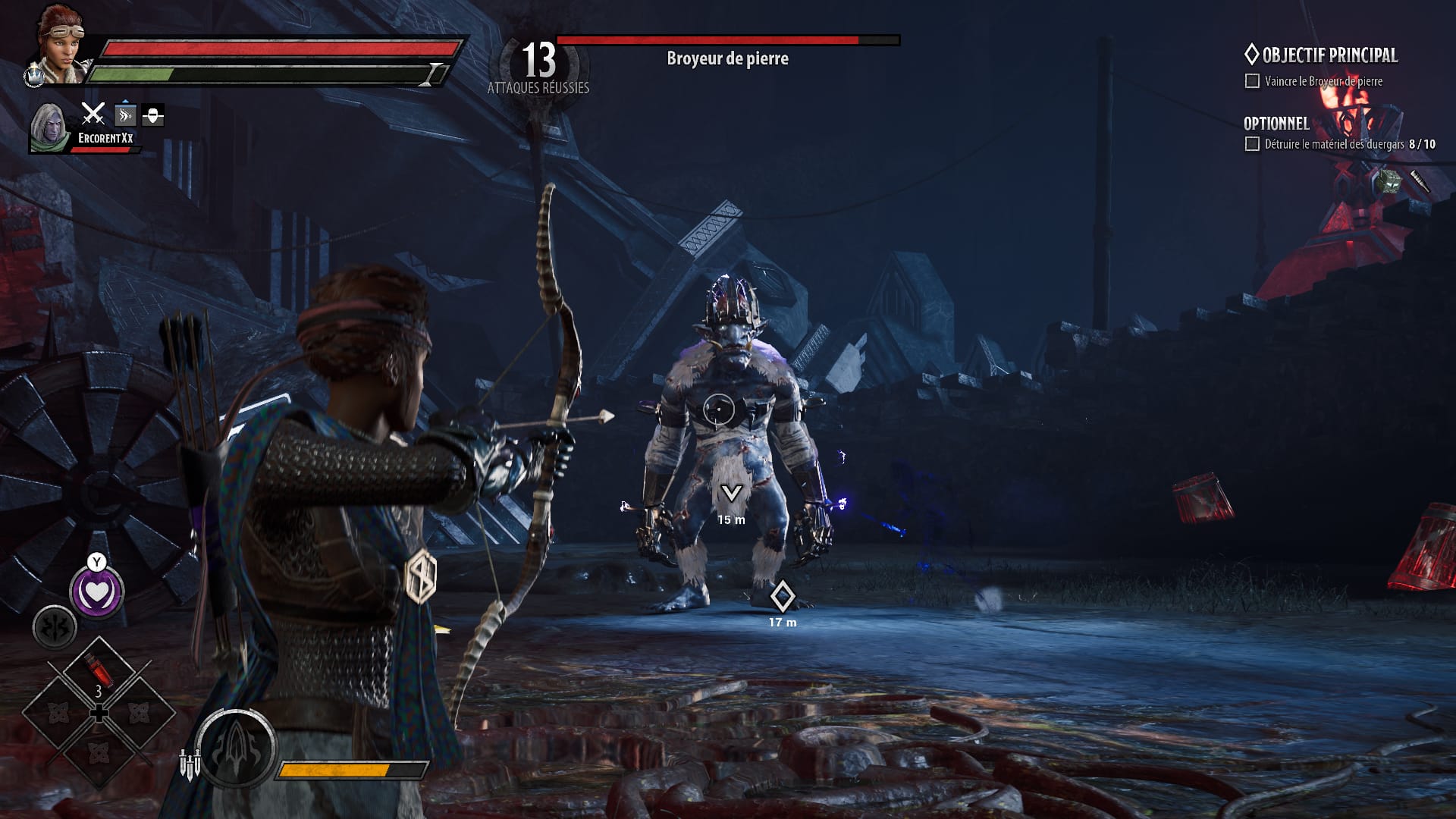Activate the purple heart ability
This screenshot has height=819, width=1456.
pos(97,592)
